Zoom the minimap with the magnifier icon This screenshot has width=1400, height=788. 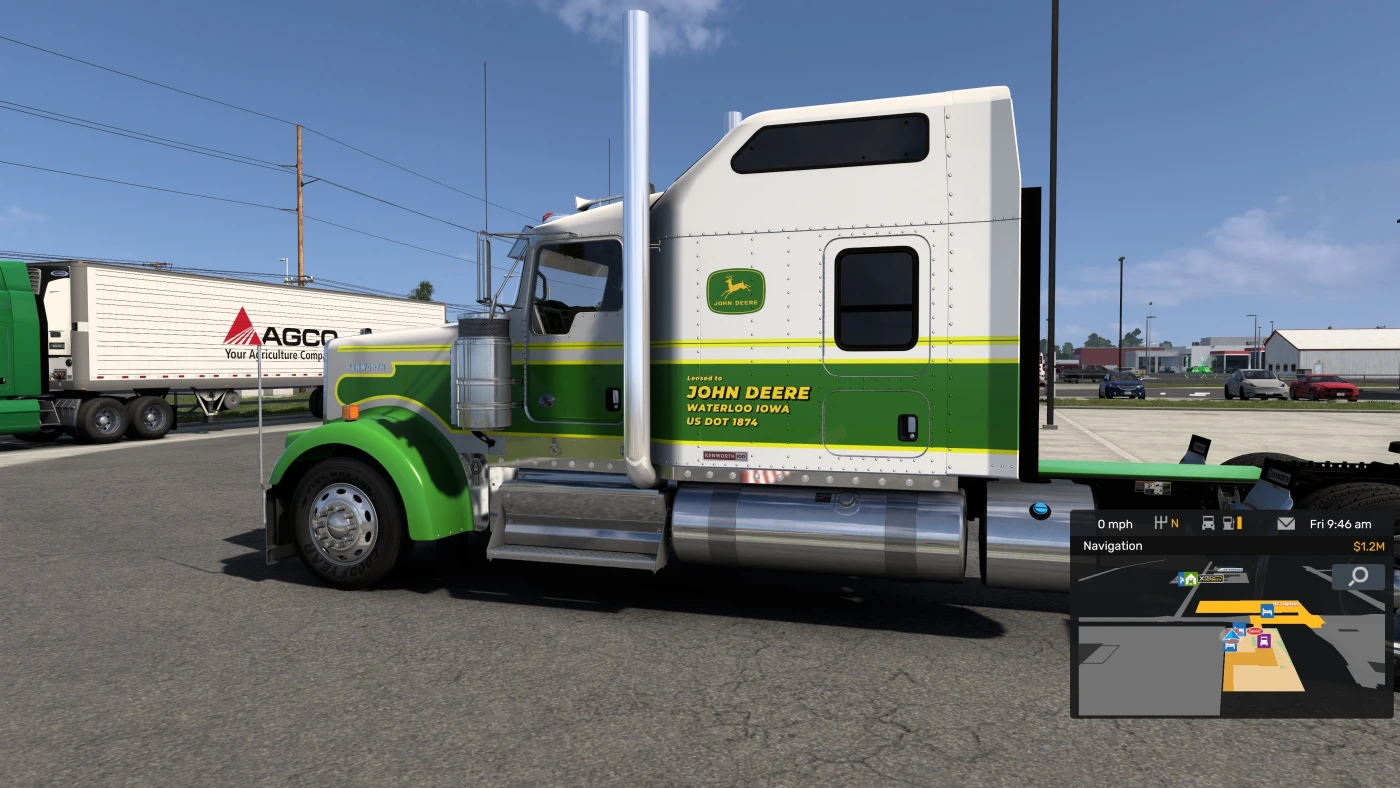(x=1357, y=576)
